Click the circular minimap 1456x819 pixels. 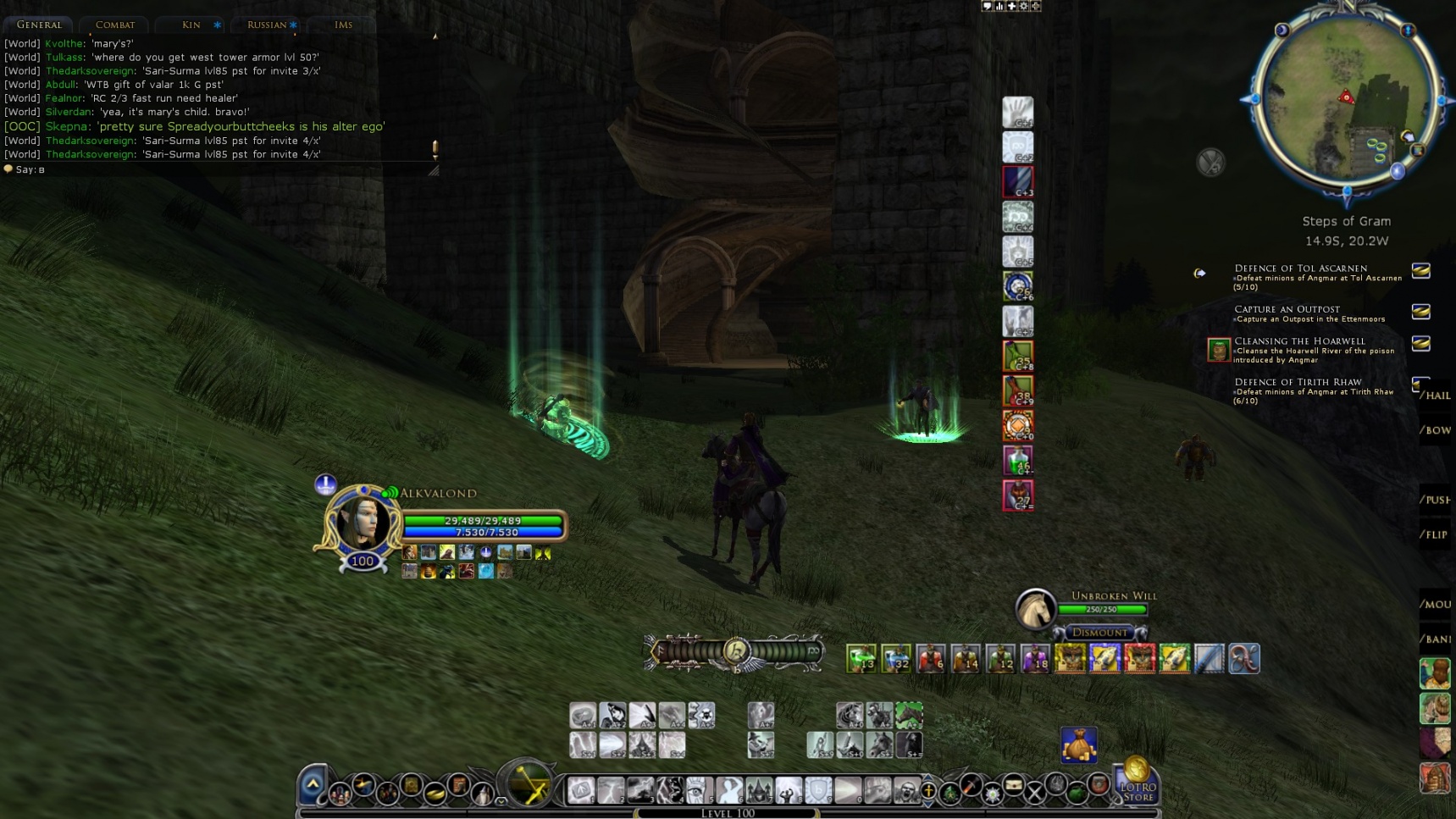tap(1346, 97)
